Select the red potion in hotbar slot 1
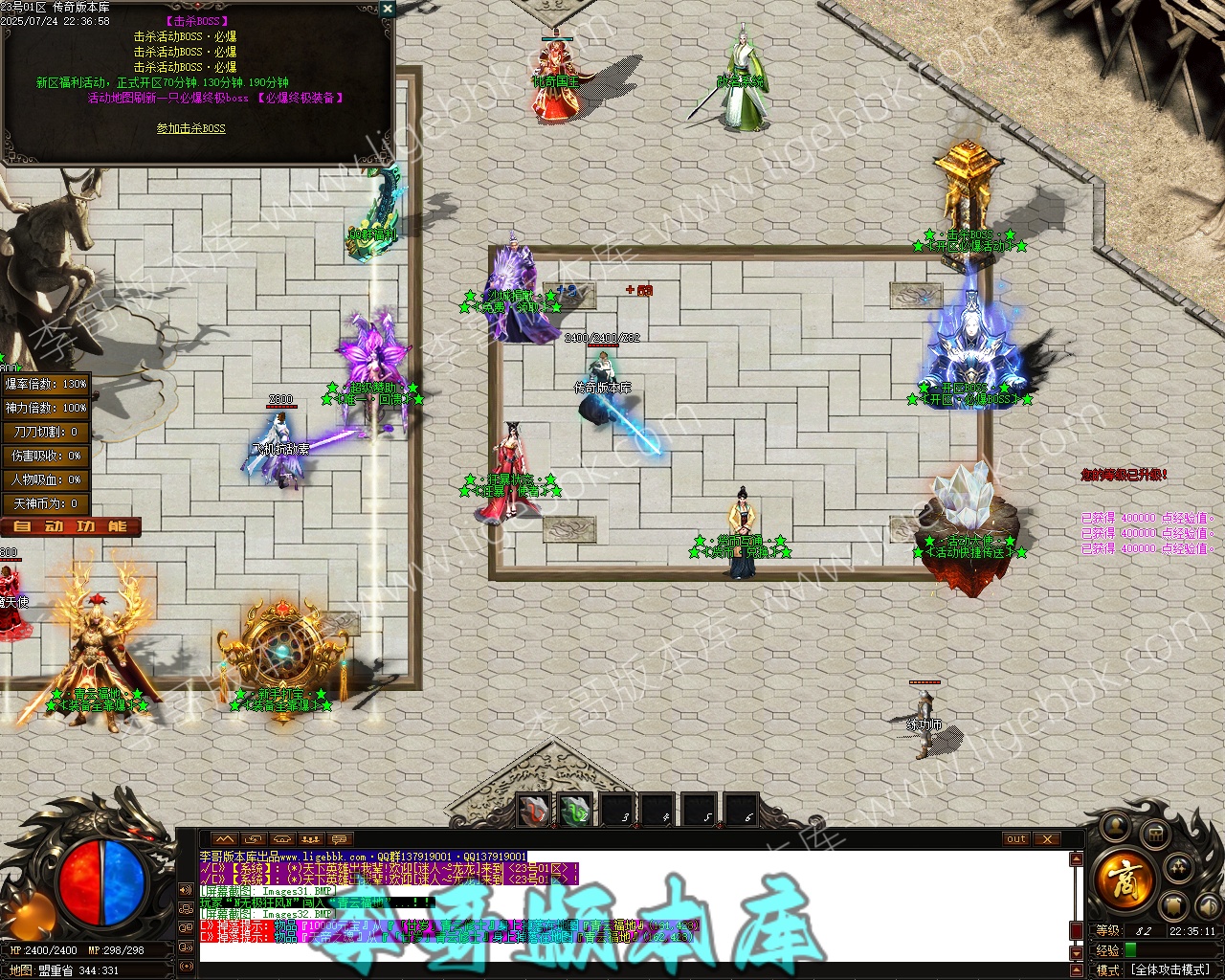This screenshot has height=980, width=1225. pyautogui.click(x=534, y=811)
